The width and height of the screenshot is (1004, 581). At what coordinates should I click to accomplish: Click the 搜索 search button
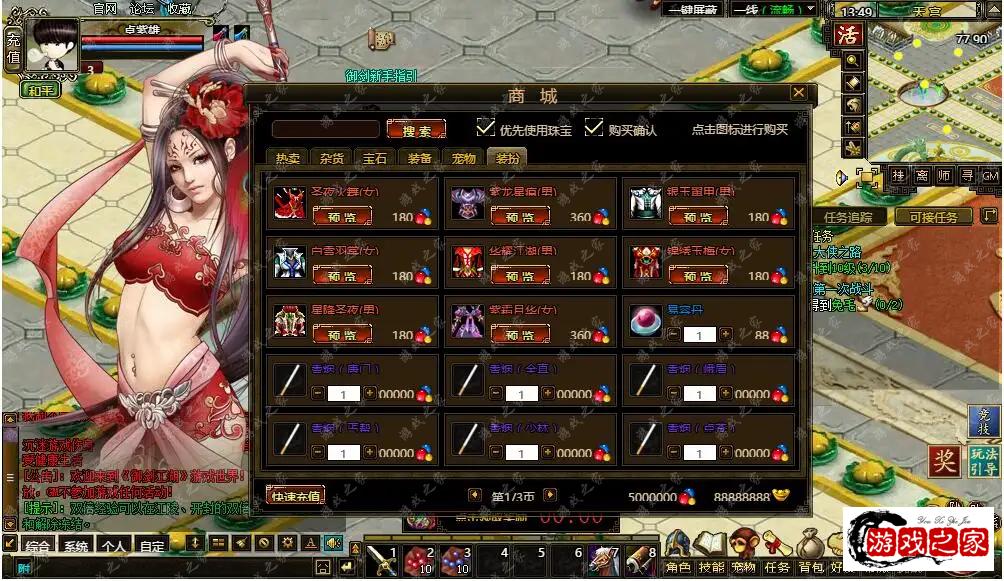[x=416, y=130]
